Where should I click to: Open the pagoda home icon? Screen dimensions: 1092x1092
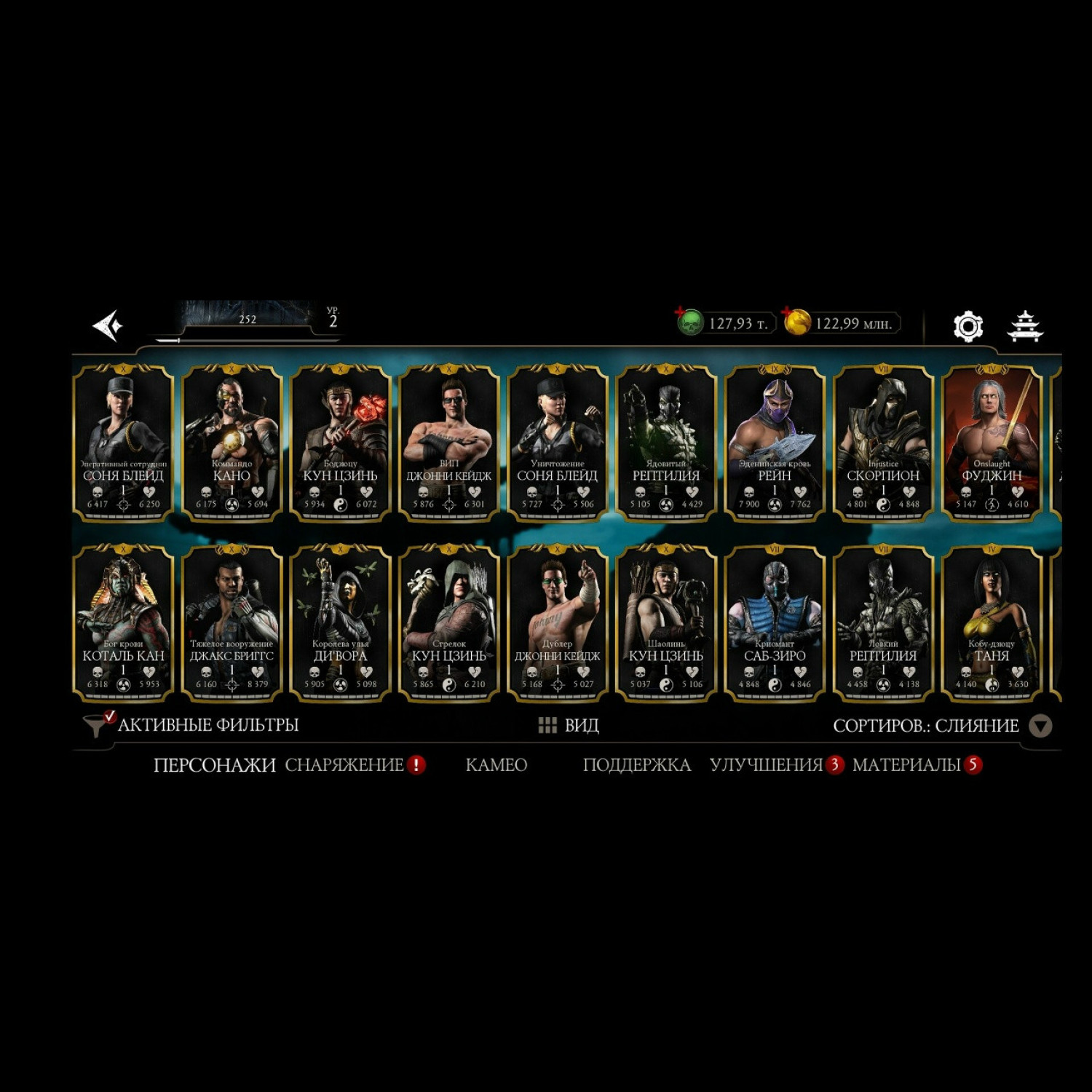[1025, 325]
